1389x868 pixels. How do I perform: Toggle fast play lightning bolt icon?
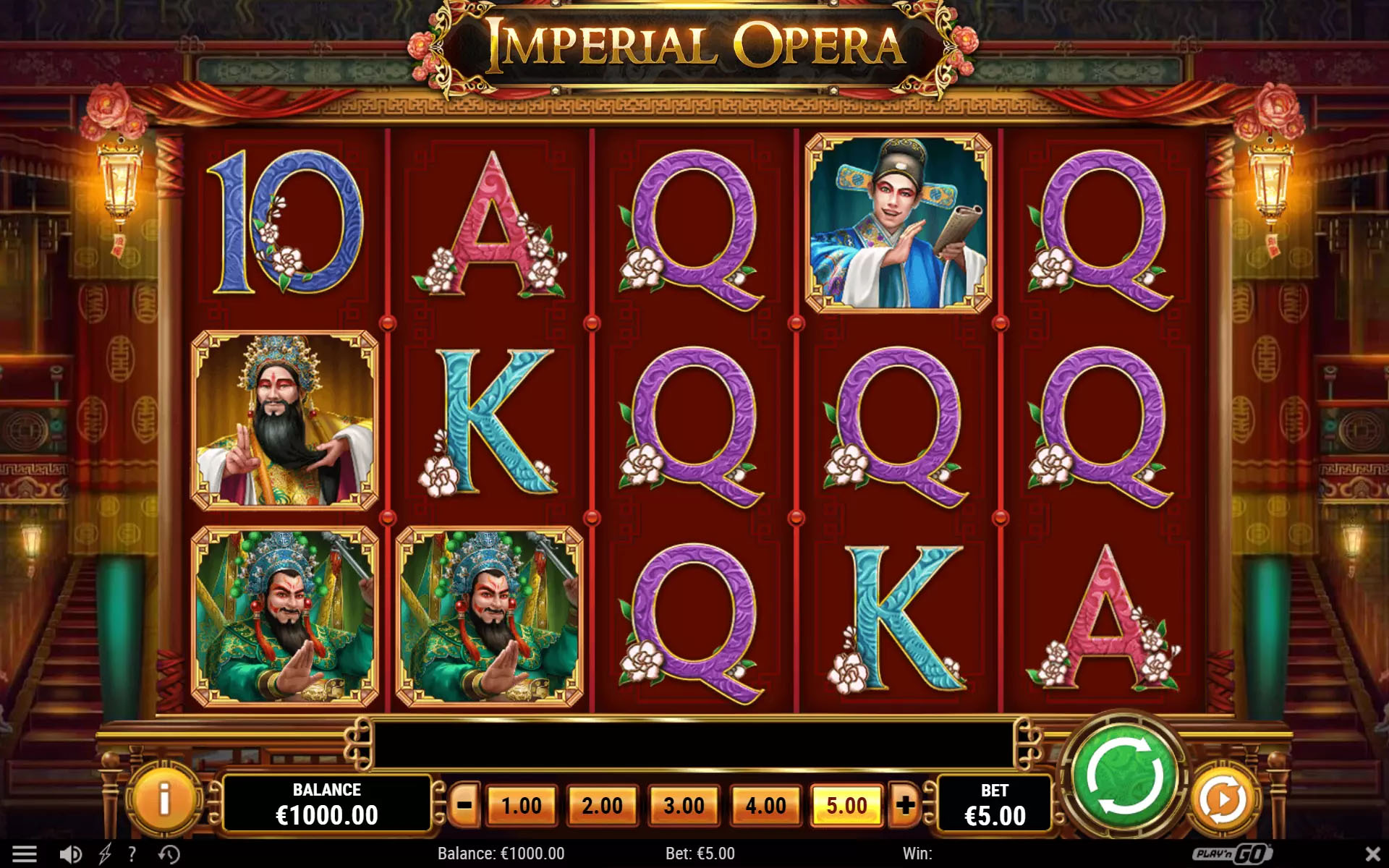[x=105, y=854]
